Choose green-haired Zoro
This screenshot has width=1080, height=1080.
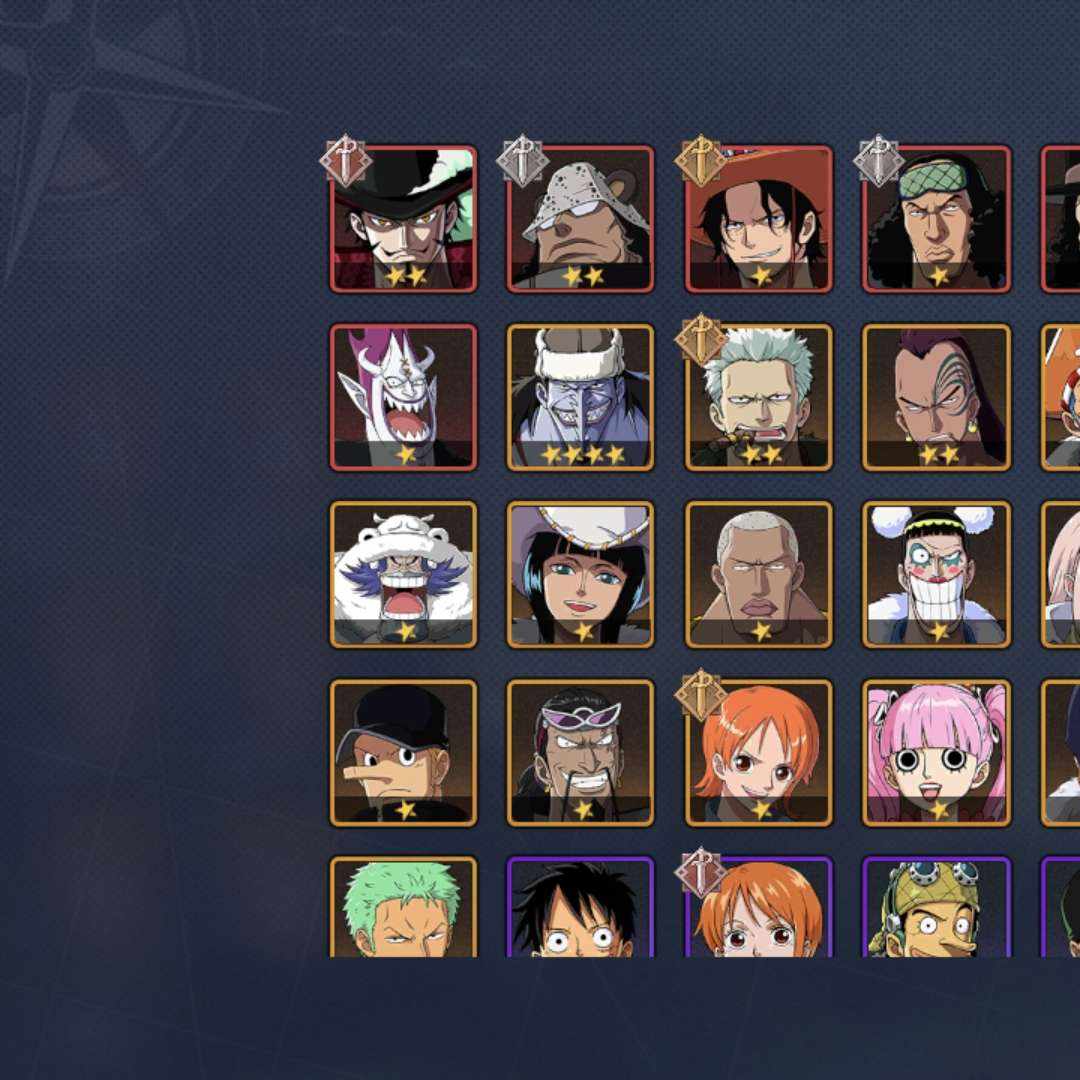coord(403,907)
